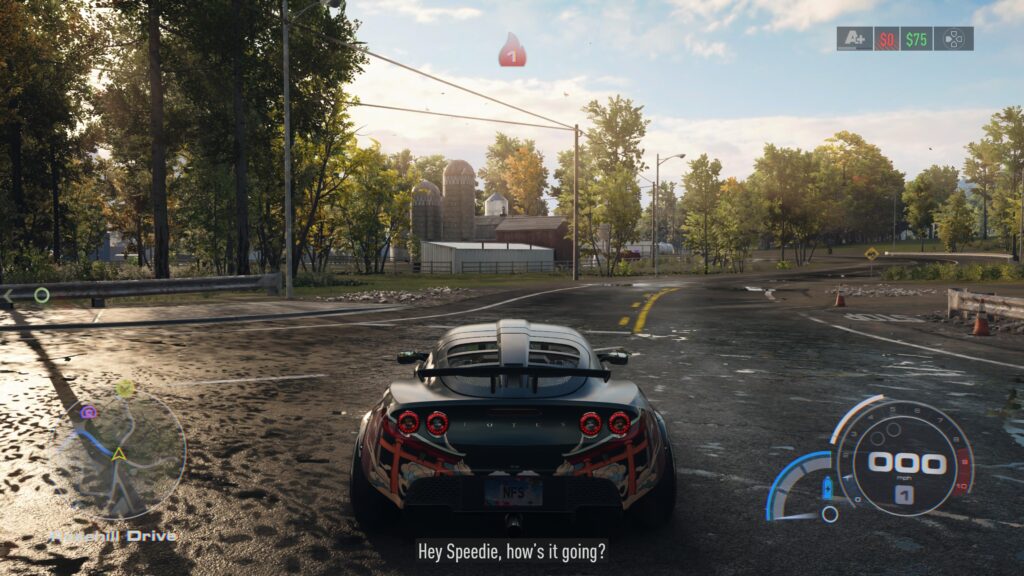Image resolution: width=1024 pixels, height=576 pixels.
Task: Click the circular minimap
Action: pyautogui.click(x=119, y=455)
